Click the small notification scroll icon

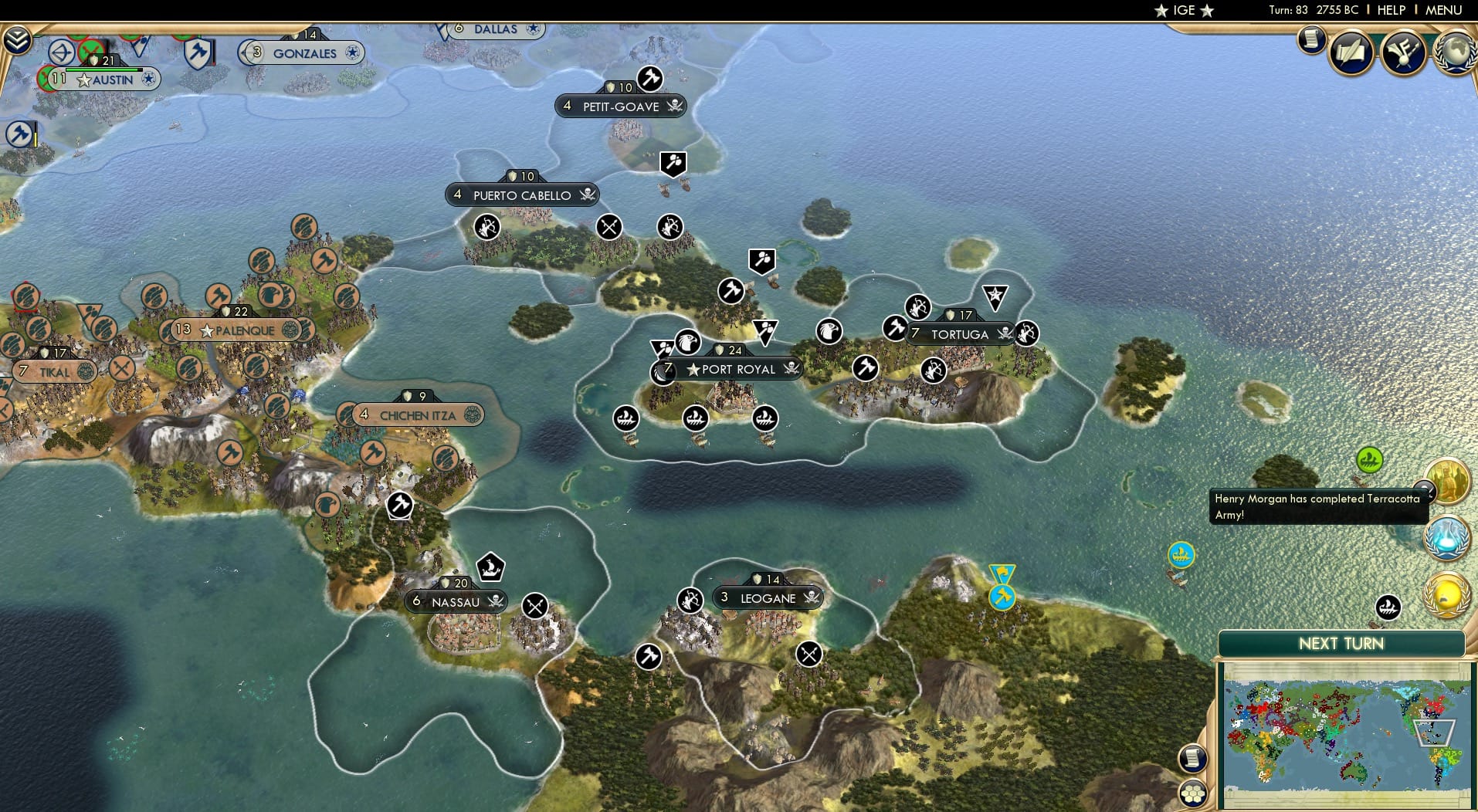pos(1311,40)
